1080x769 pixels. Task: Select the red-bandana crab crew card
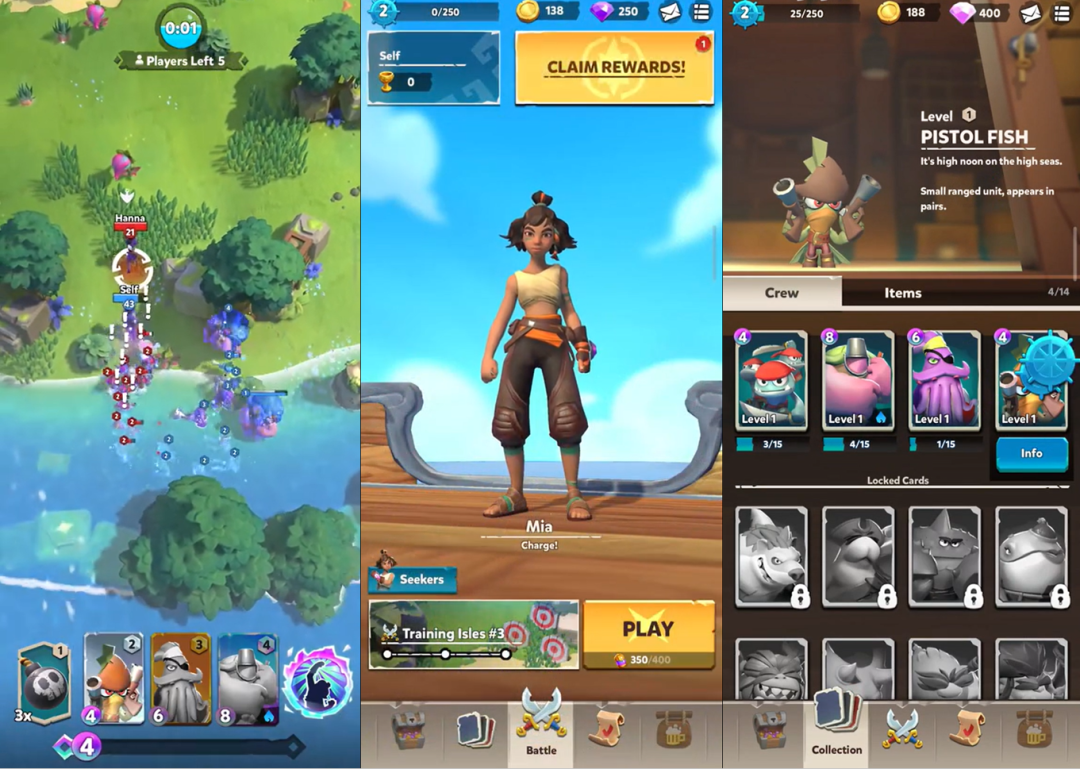(x=771, y=382)
